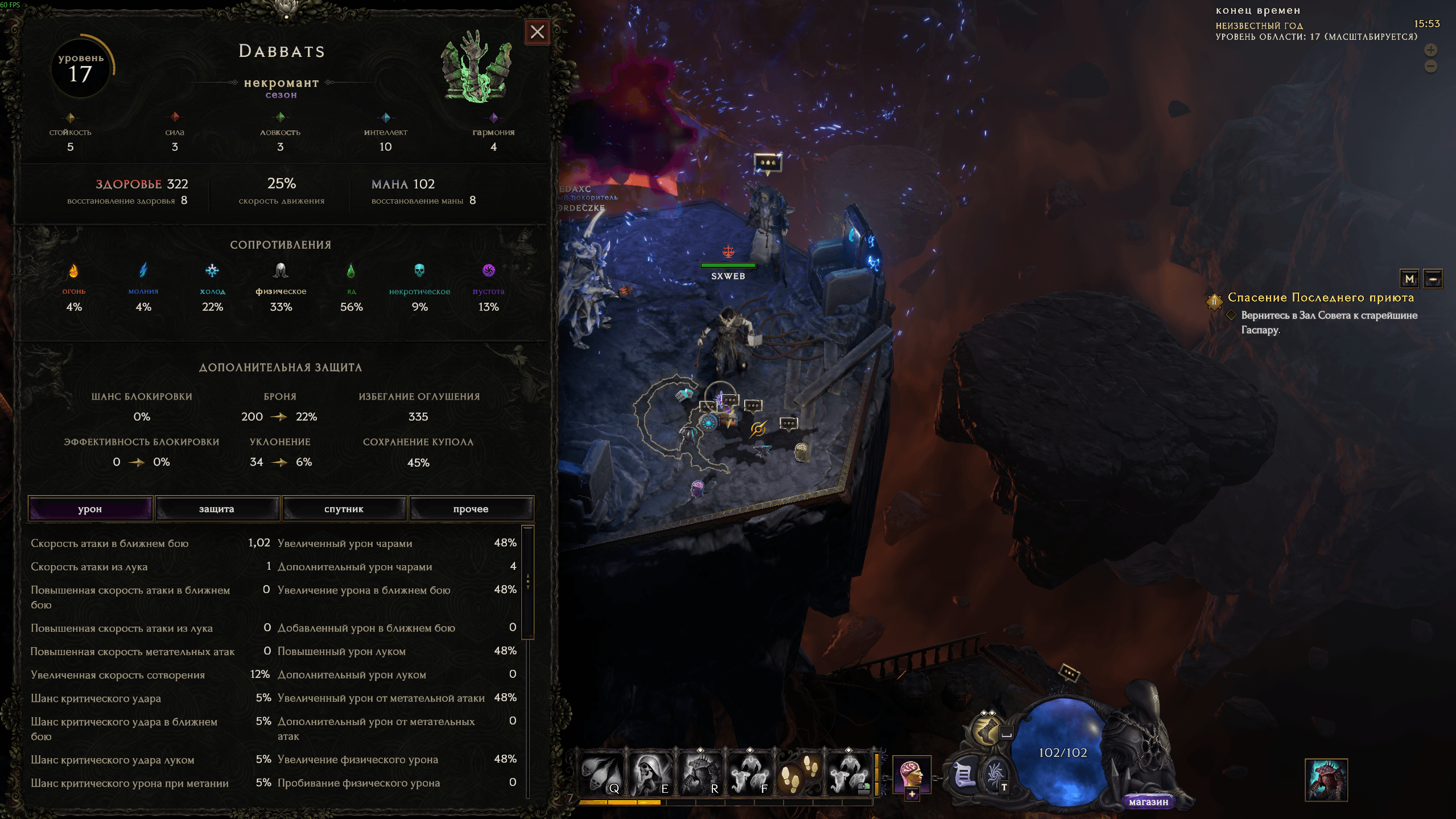Click the spiral portal icon

(x=995, y=775)
